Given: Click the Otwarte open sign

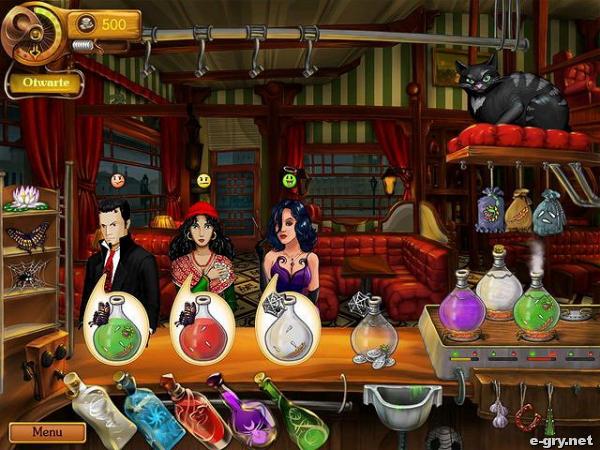Looking at the screenshot, I should click(45, 83).
